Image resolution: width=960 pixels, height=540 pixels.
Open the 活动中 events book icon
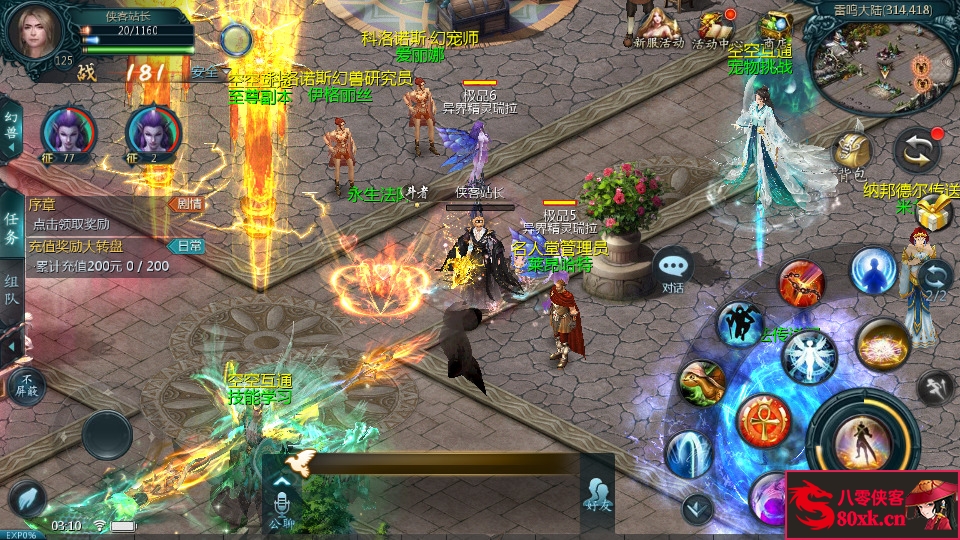713,26
